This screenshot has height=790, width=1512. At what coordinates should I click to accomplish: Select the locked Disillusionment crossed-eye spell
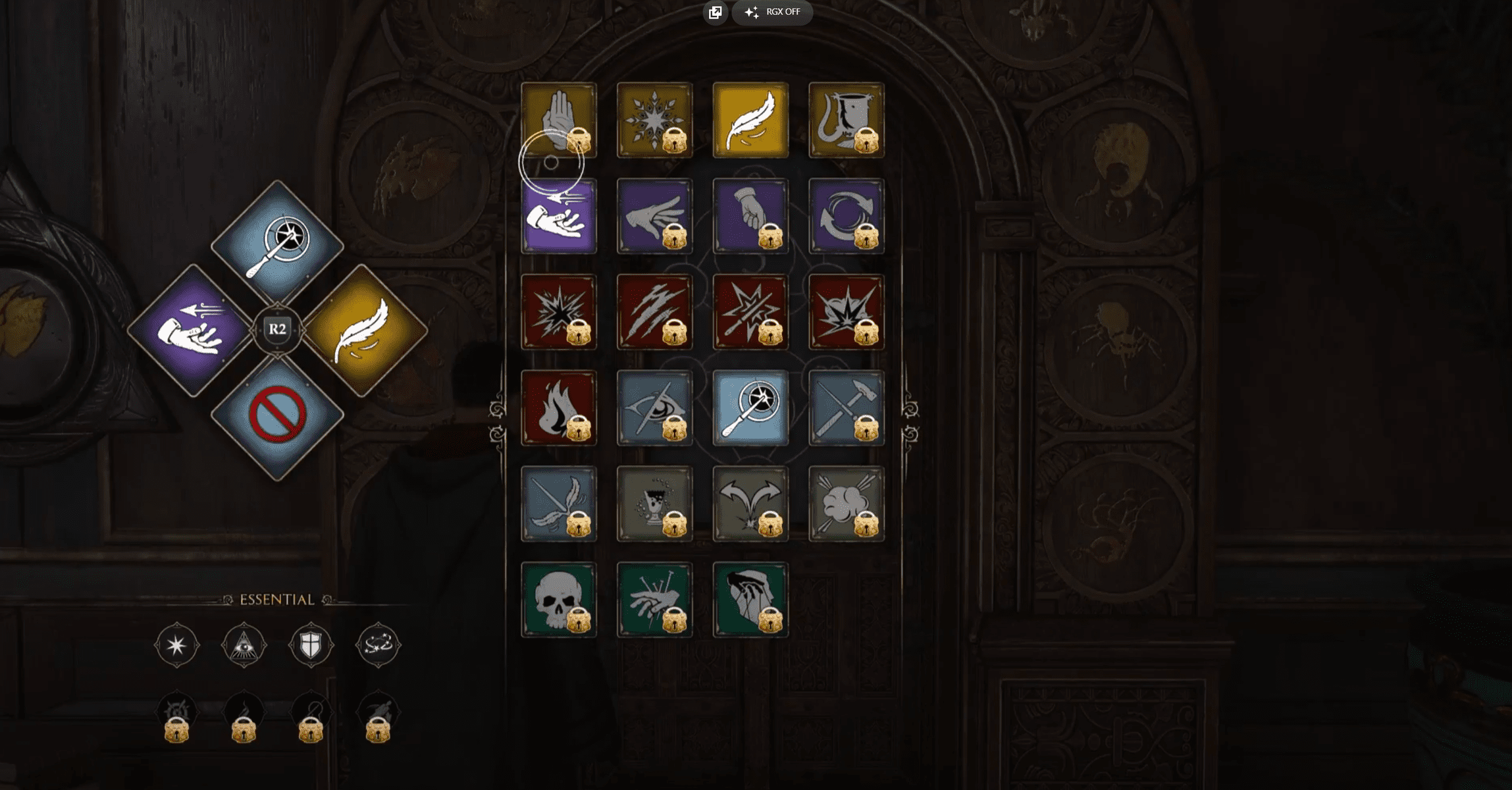[x=654, y=408]
